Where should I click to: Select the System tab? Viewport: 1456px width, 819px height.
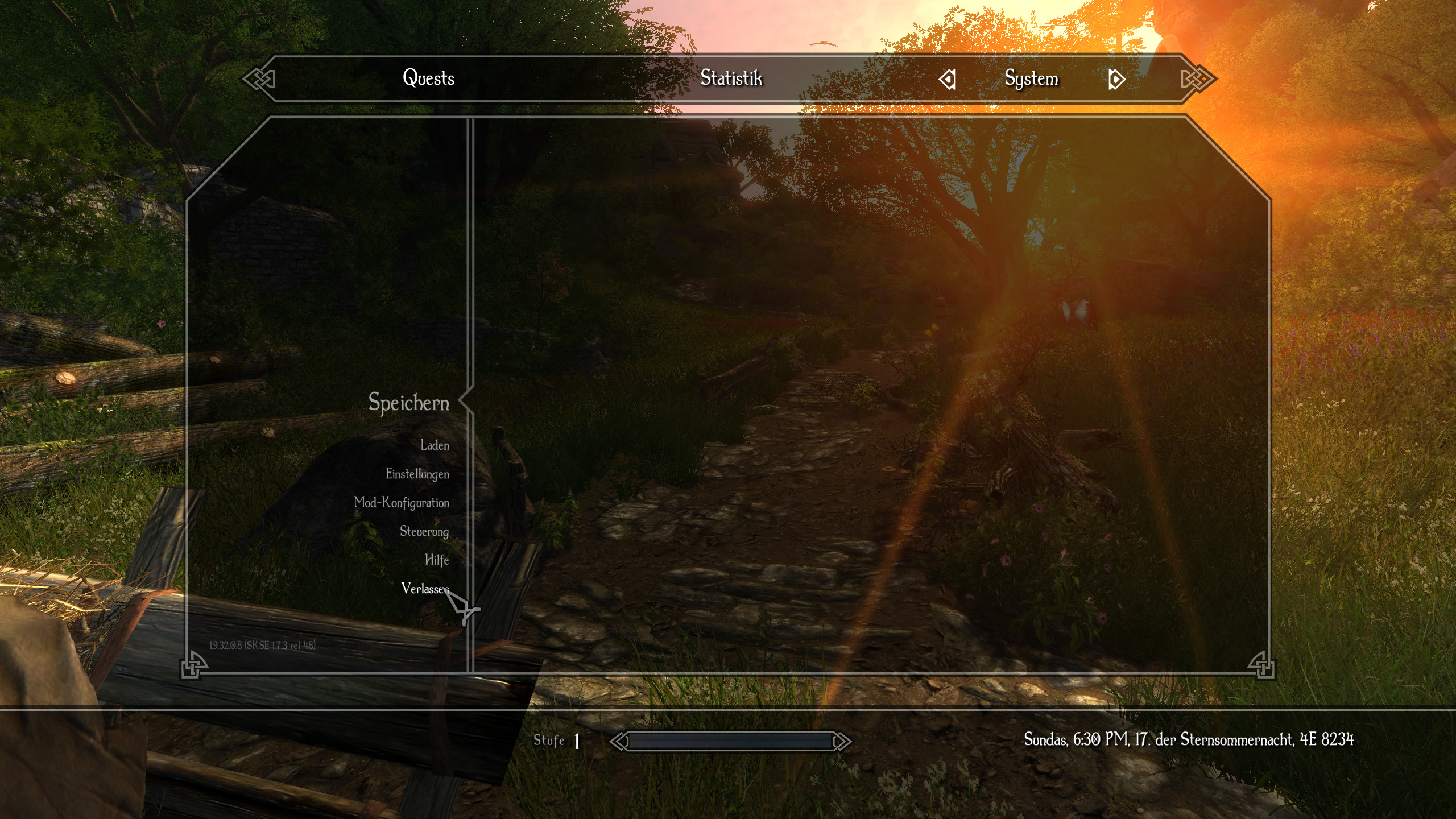pos(1031,78)
